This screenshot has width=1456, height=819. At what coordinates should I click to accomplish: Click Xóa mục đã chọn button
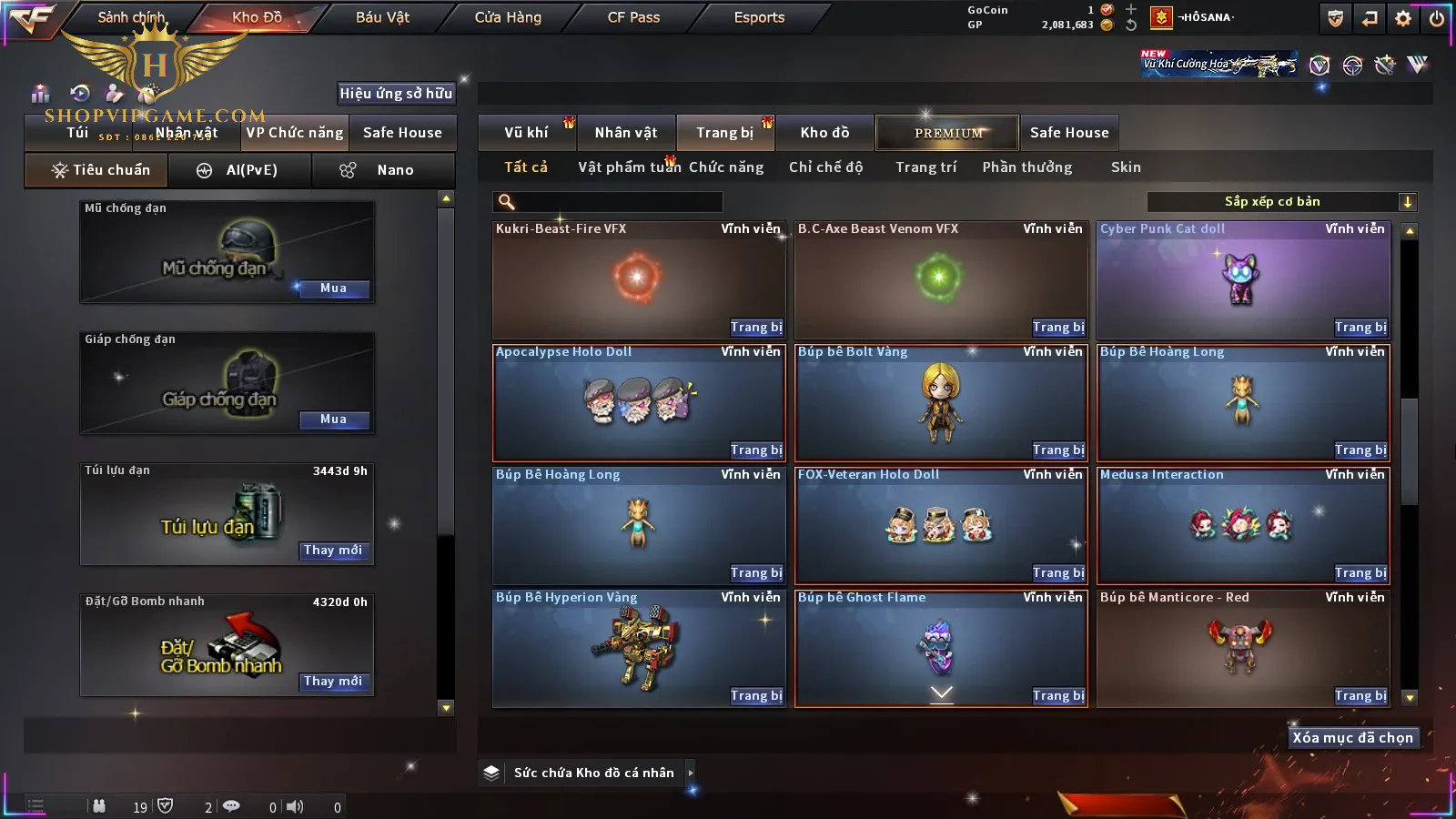(x=1352, y=738)
